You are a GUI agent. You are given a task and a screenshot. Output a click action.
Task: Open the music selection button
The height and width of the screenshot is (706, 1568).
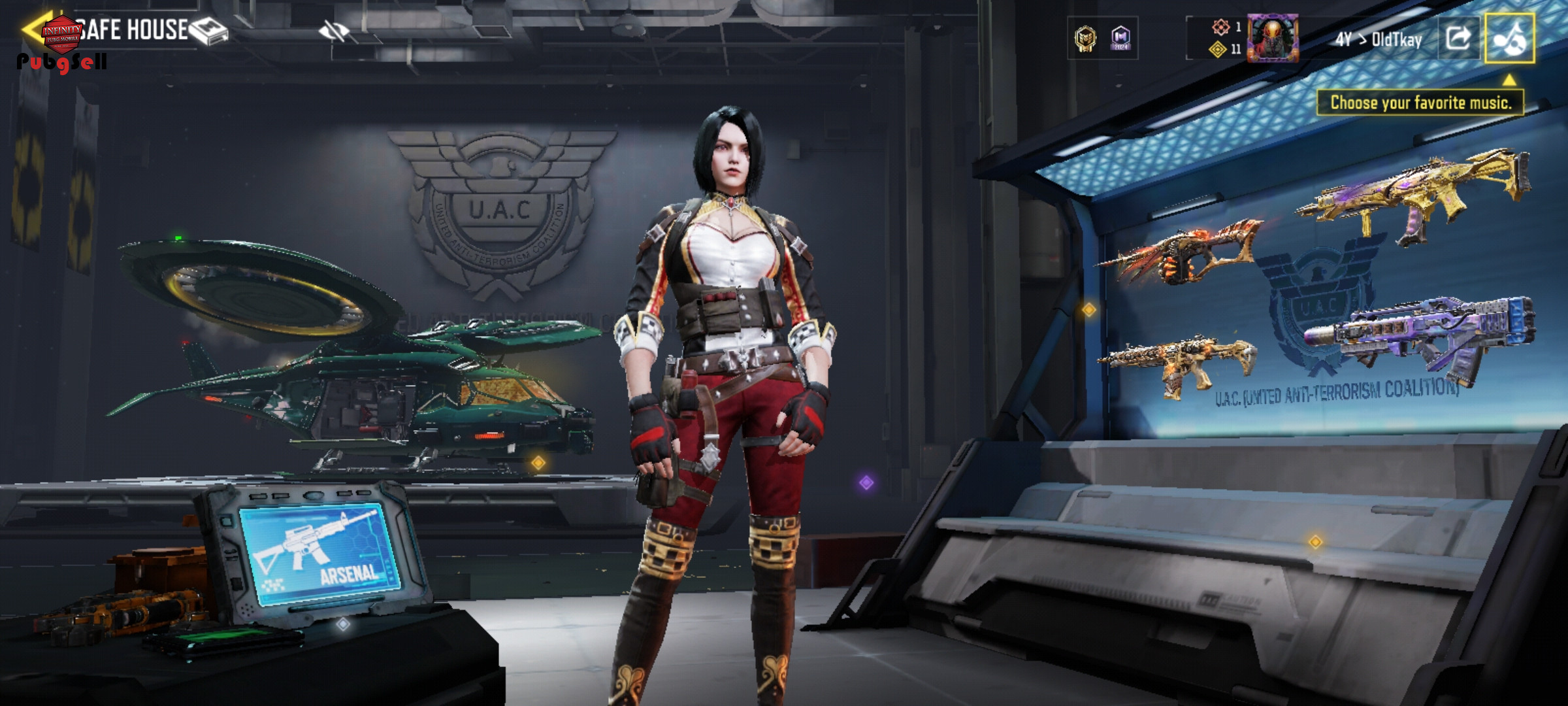pyautogui.click(x=1509, y=38)
